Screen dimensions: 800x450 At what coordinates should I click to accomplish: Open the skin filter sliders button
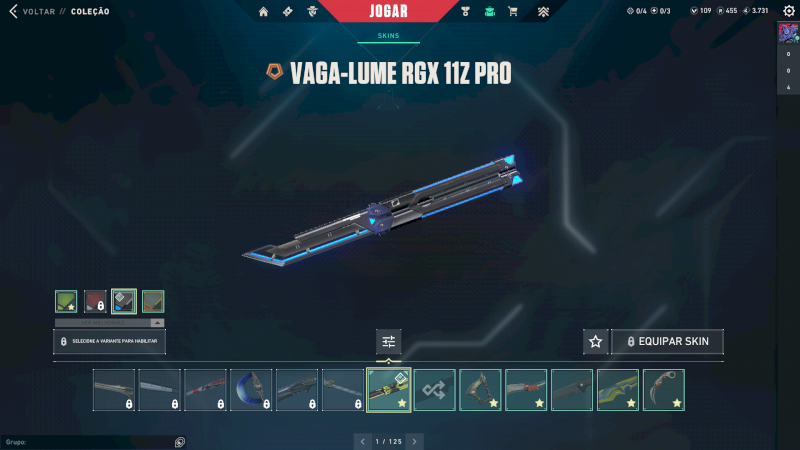tap(389, 342)
